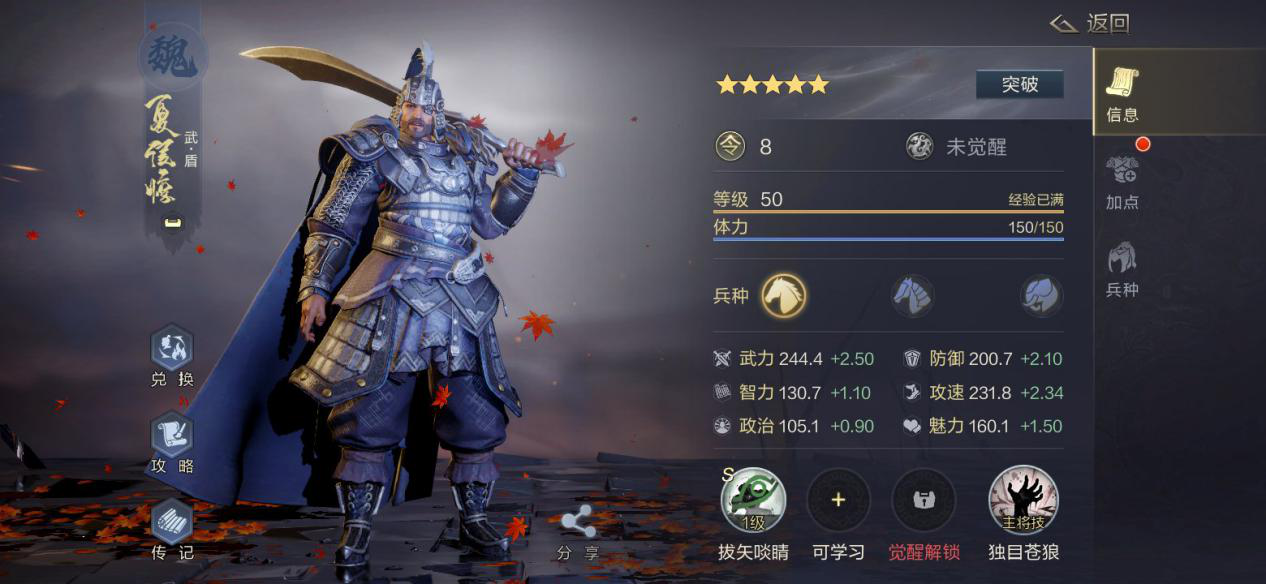Open the 可学习 learnable skill slot

pos(838,500)
